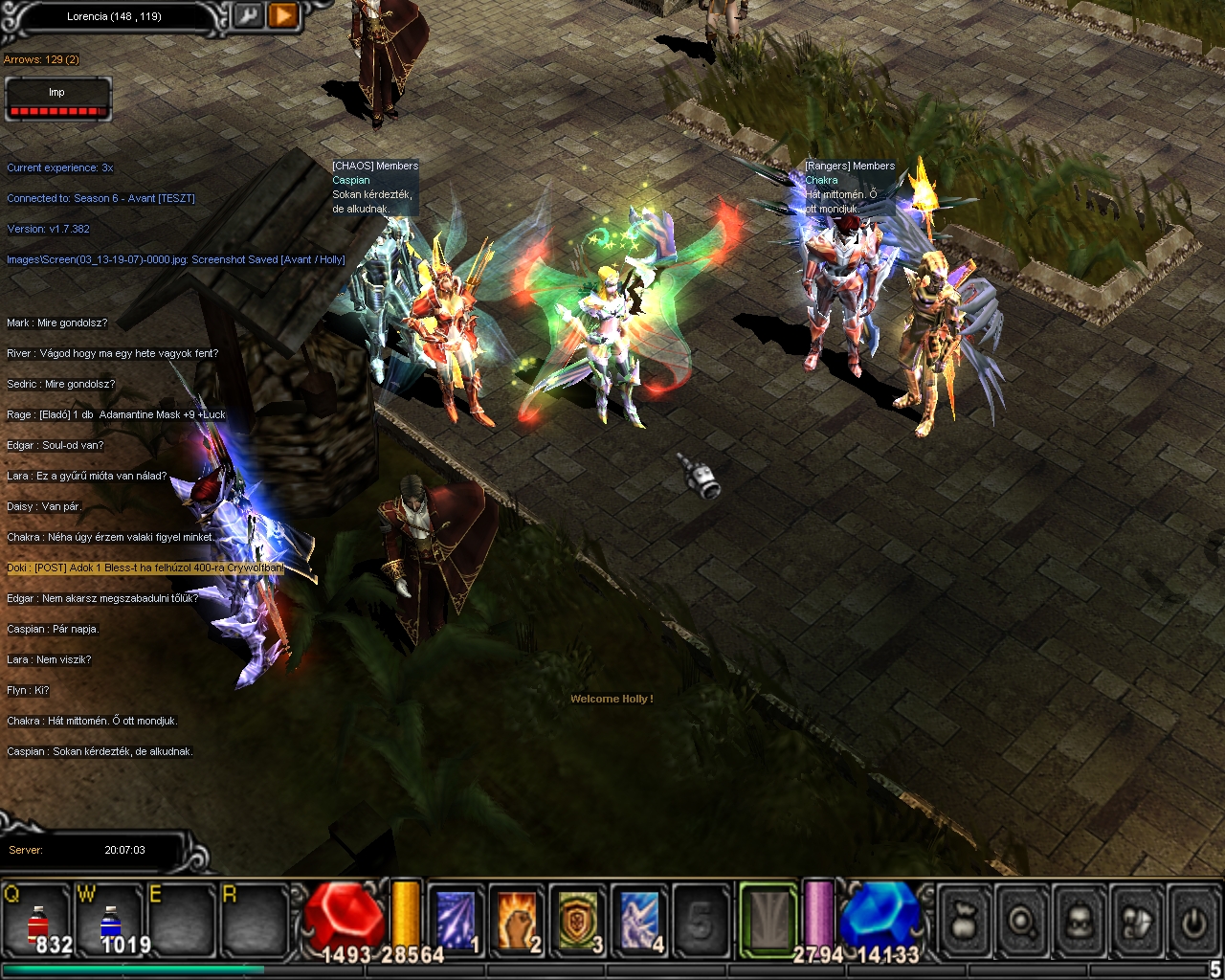The width and height of the screenshot is (1225, 980).
Task: Select the Imp pet status panel
Action: pyautogui.click(x=57, y=100)
